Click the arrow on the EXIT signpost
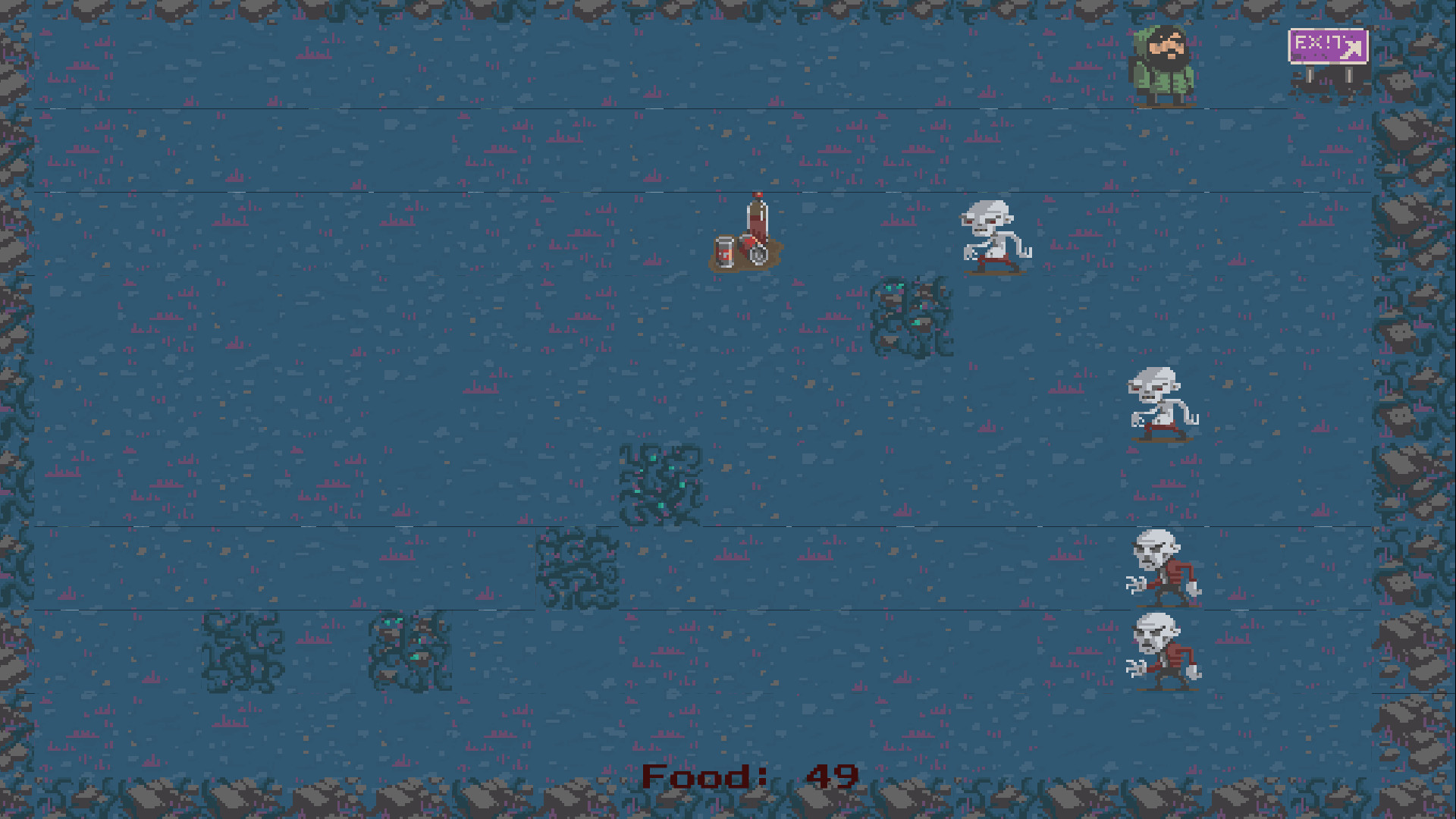The image size is (1456, 819). coord(1352,50)
